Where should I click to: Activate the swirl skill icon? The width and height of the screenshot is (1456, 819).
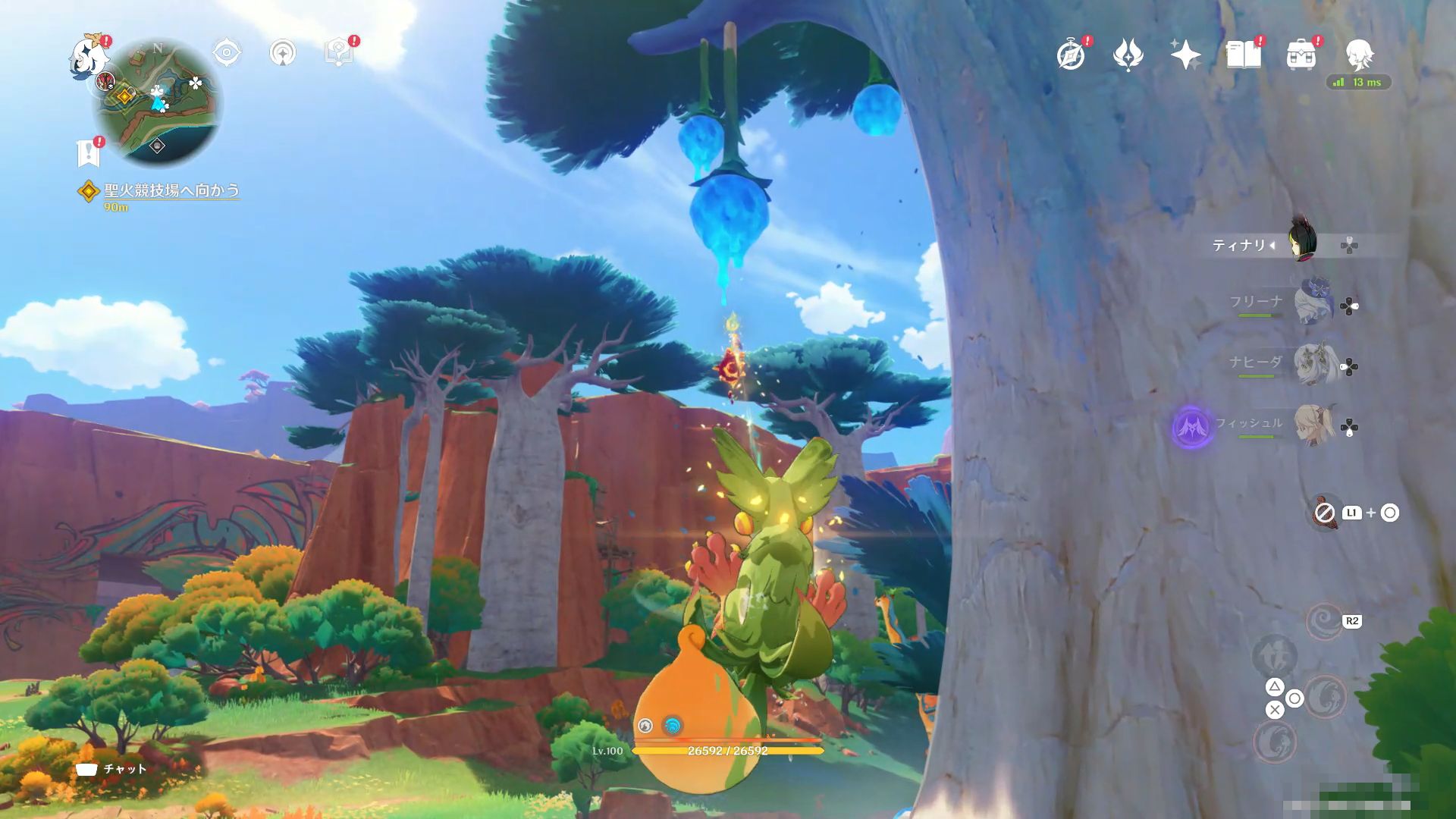pyautogui.click(x=1324, y=623)
